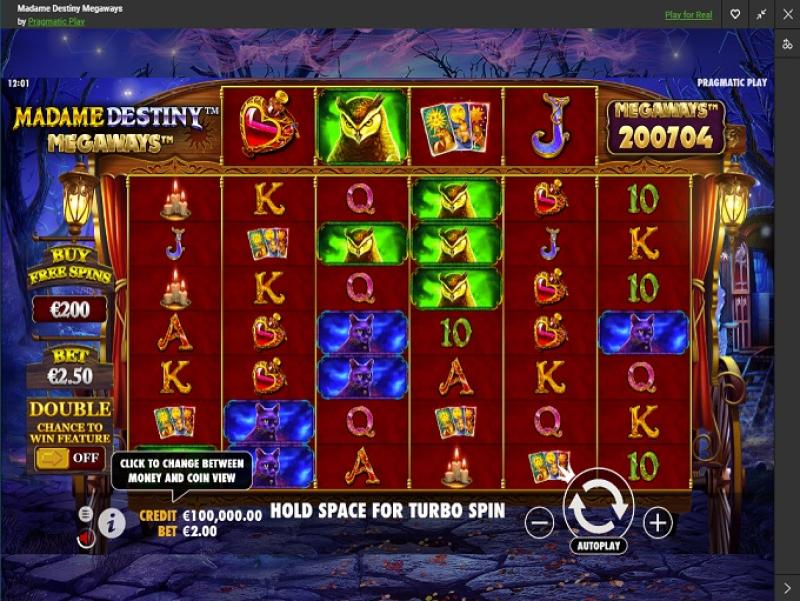Open the hamburger settings menu
Image resolution: width=800 pixels, height=601 pixels.
click(86, 513)
